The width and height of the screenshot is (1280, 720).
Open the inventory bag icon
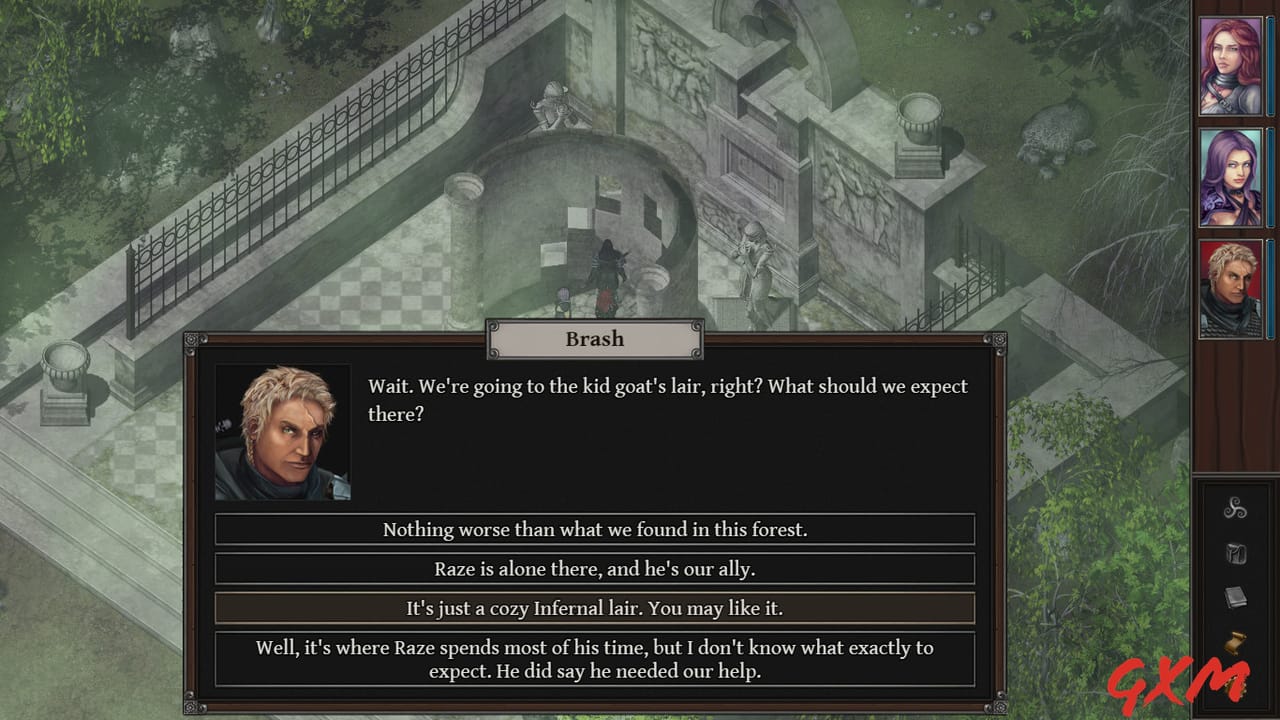tap(1236, 553)
